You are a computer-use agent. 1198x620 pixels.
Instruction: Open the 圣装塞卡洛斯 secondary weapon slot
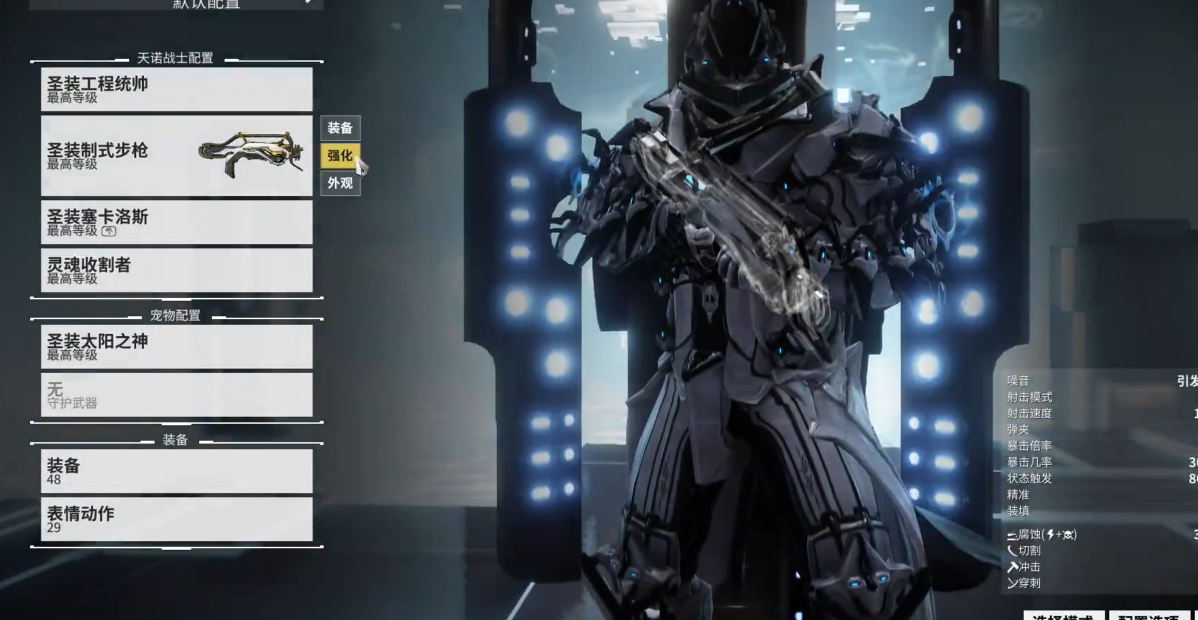point(176,222)
